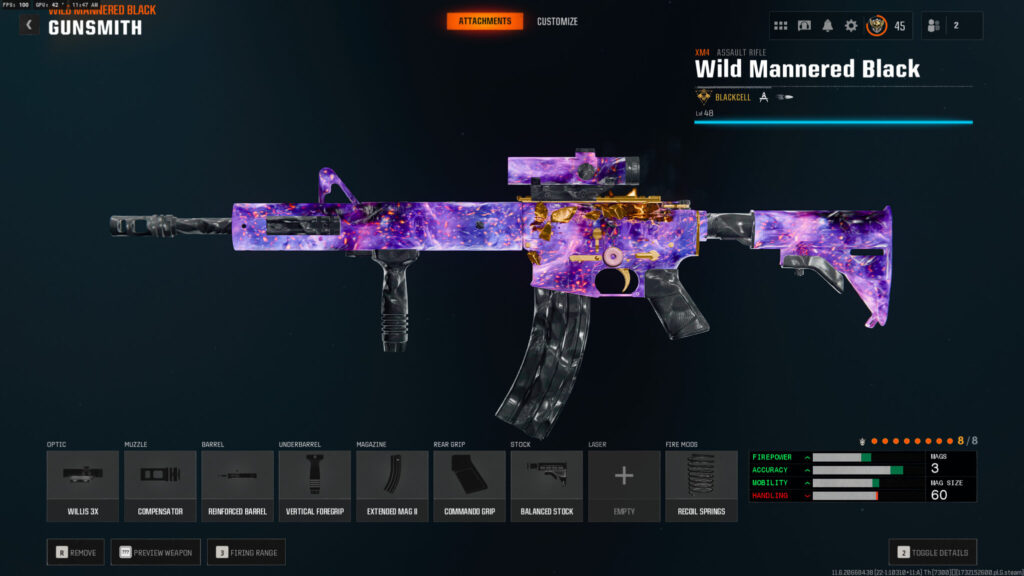Select the Willis 3X optic slot
Image resolution: width=1024 pixels, height=576 pixels.
pos(82,485)
